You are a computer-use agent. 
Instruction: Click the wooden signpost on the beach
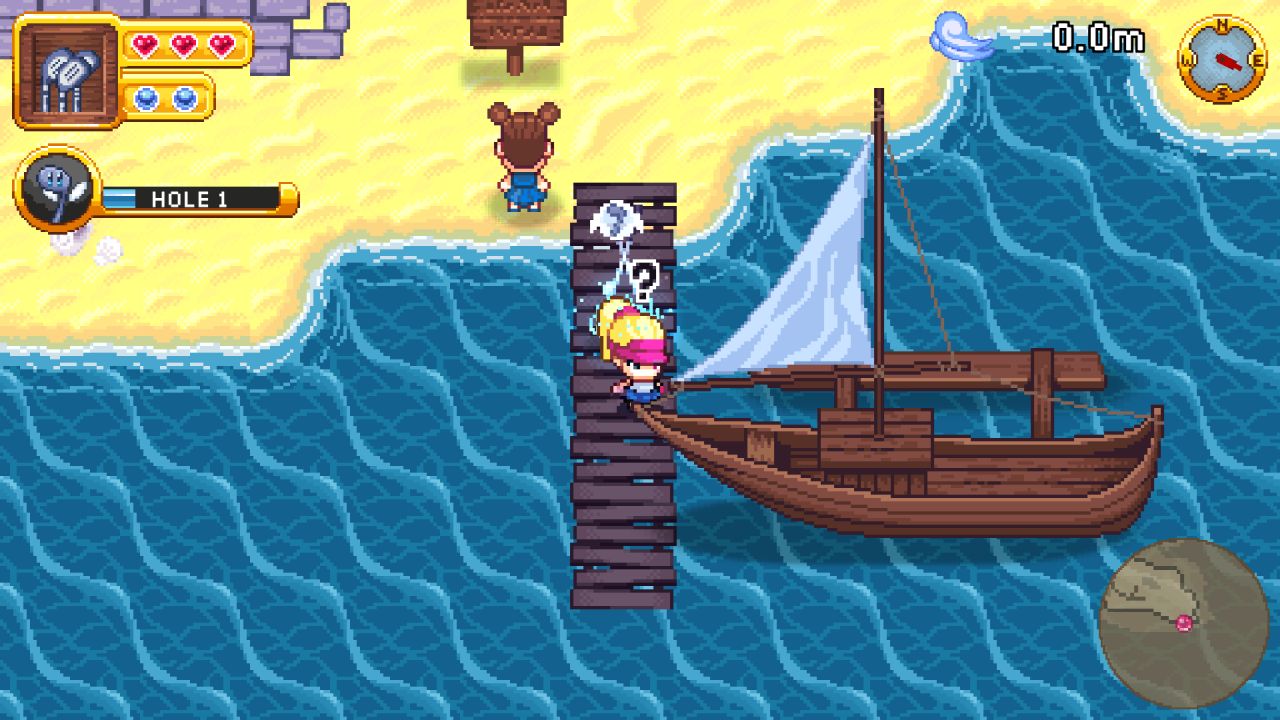point(513,25)
